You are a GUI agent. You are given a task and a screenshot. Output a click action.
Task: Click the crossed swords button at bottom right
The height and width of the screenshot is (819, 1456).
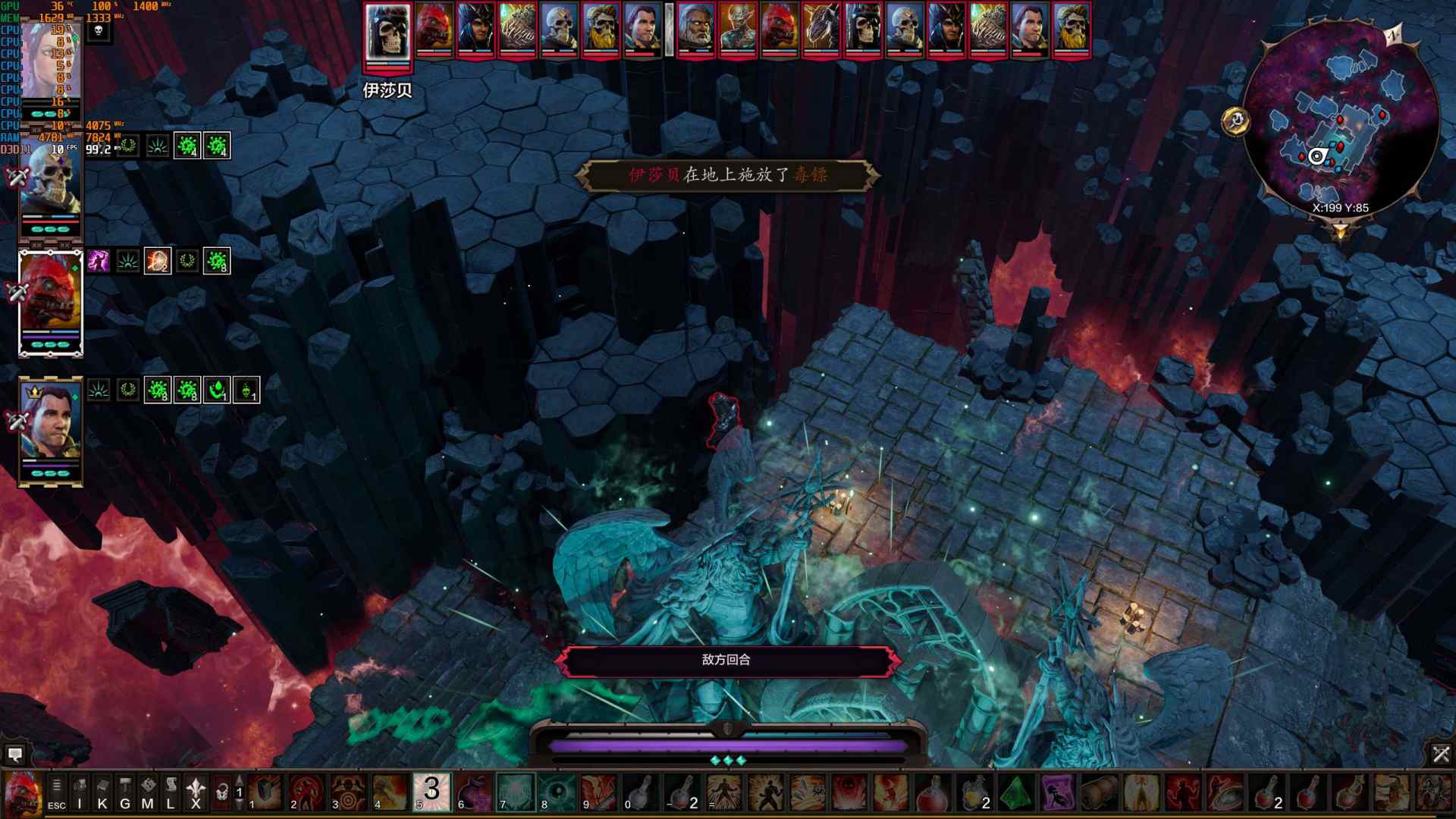1441,754
